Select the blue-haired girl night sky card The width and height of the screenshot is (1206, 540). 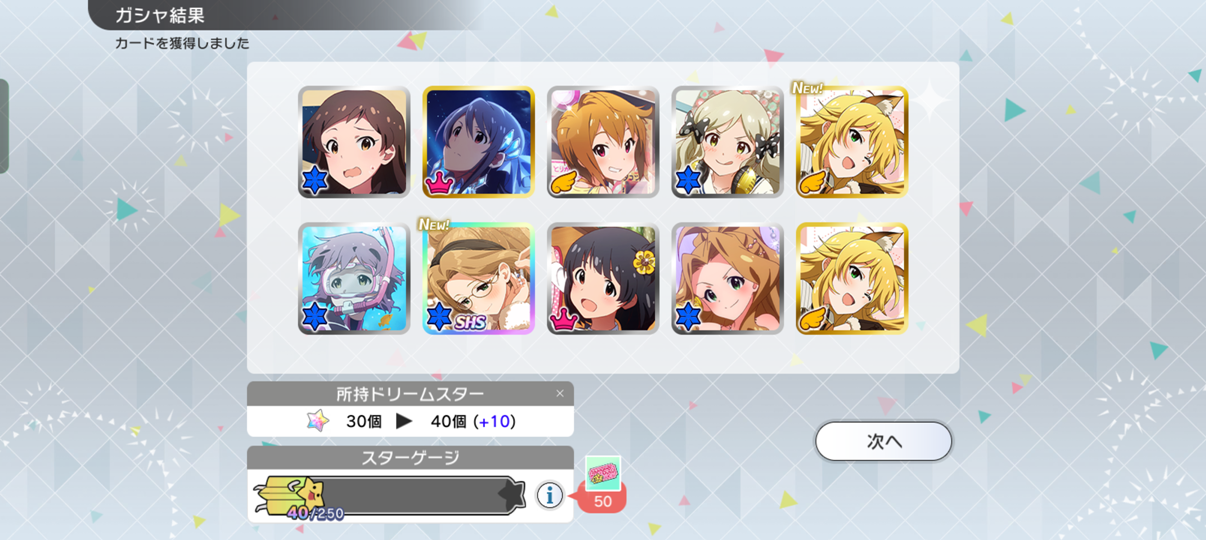tap(479, 142)
